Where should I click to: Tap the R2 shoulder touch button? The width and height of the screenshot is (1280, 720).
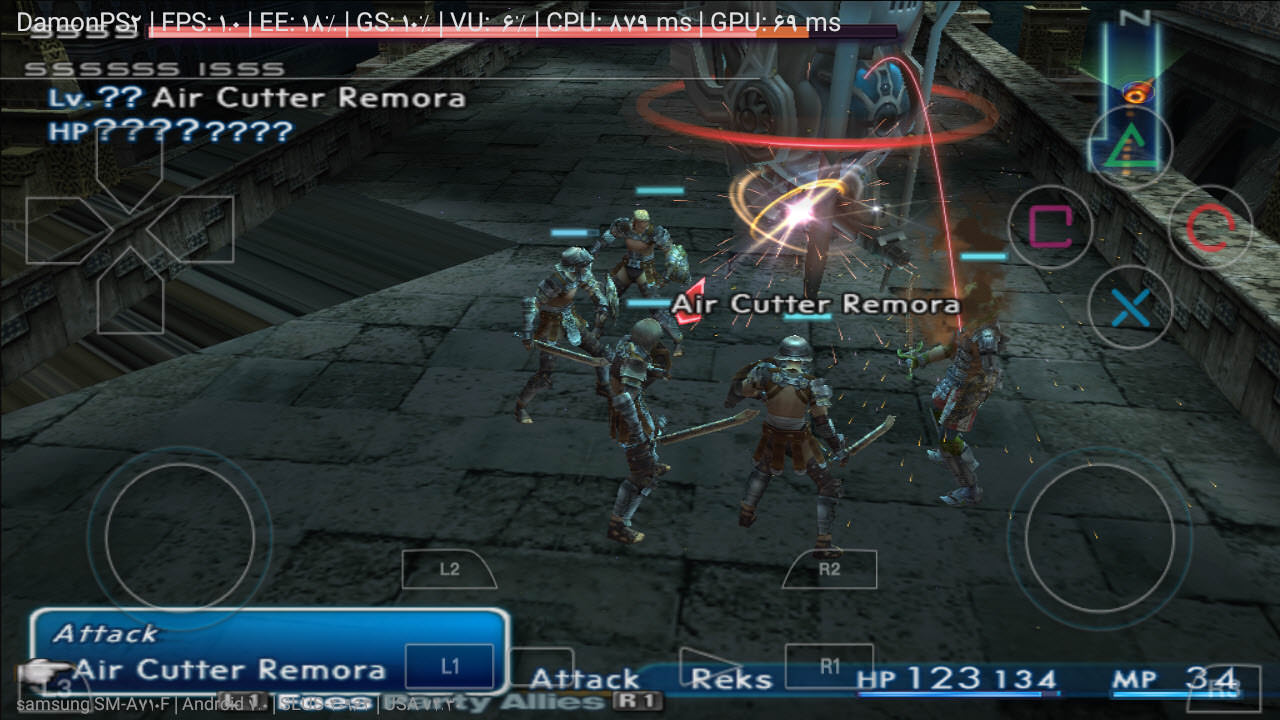coord(829,570)
